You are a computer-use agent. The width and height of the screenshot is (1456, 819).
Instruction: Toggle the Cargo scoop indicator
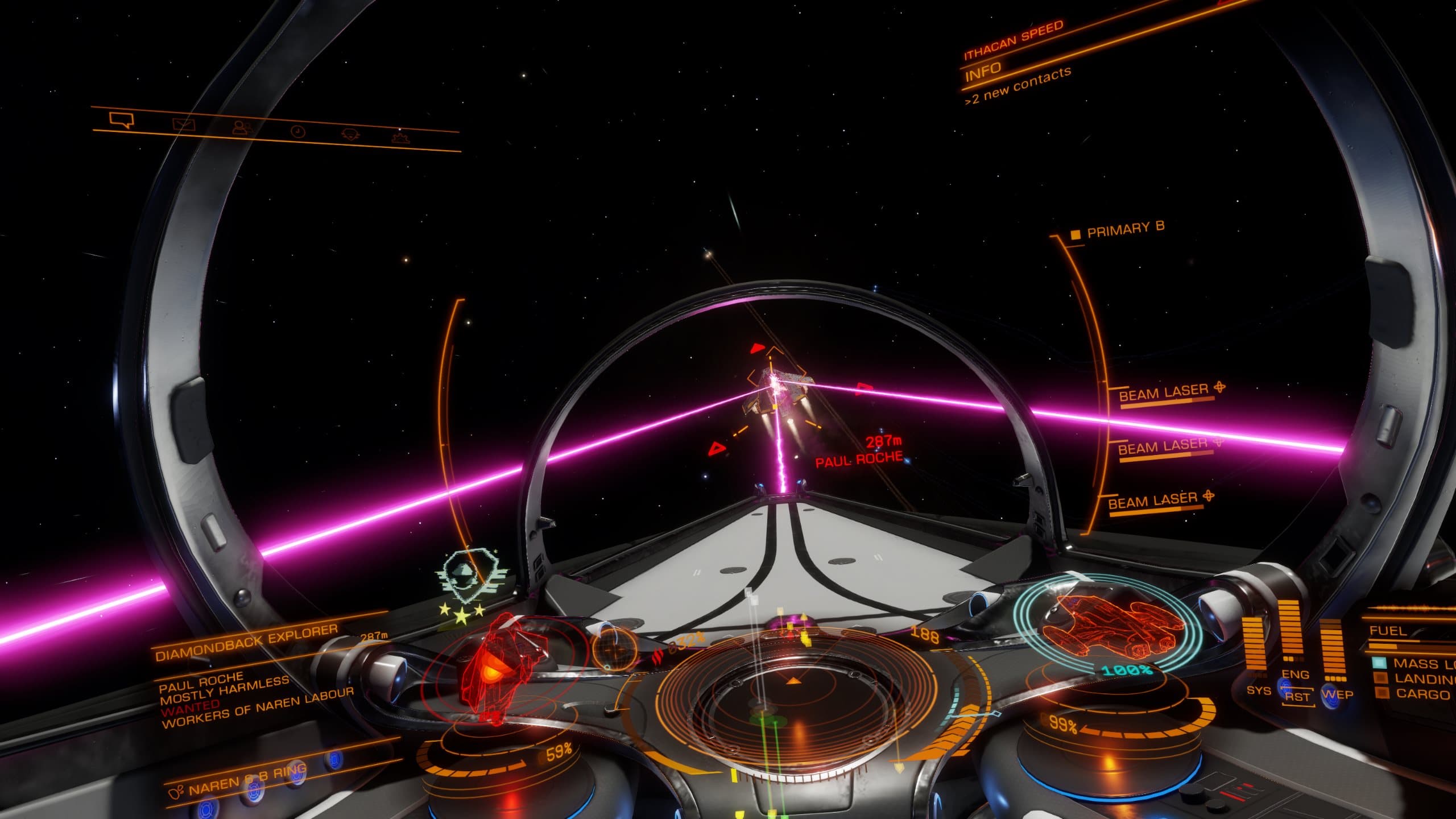[1420, 694]
